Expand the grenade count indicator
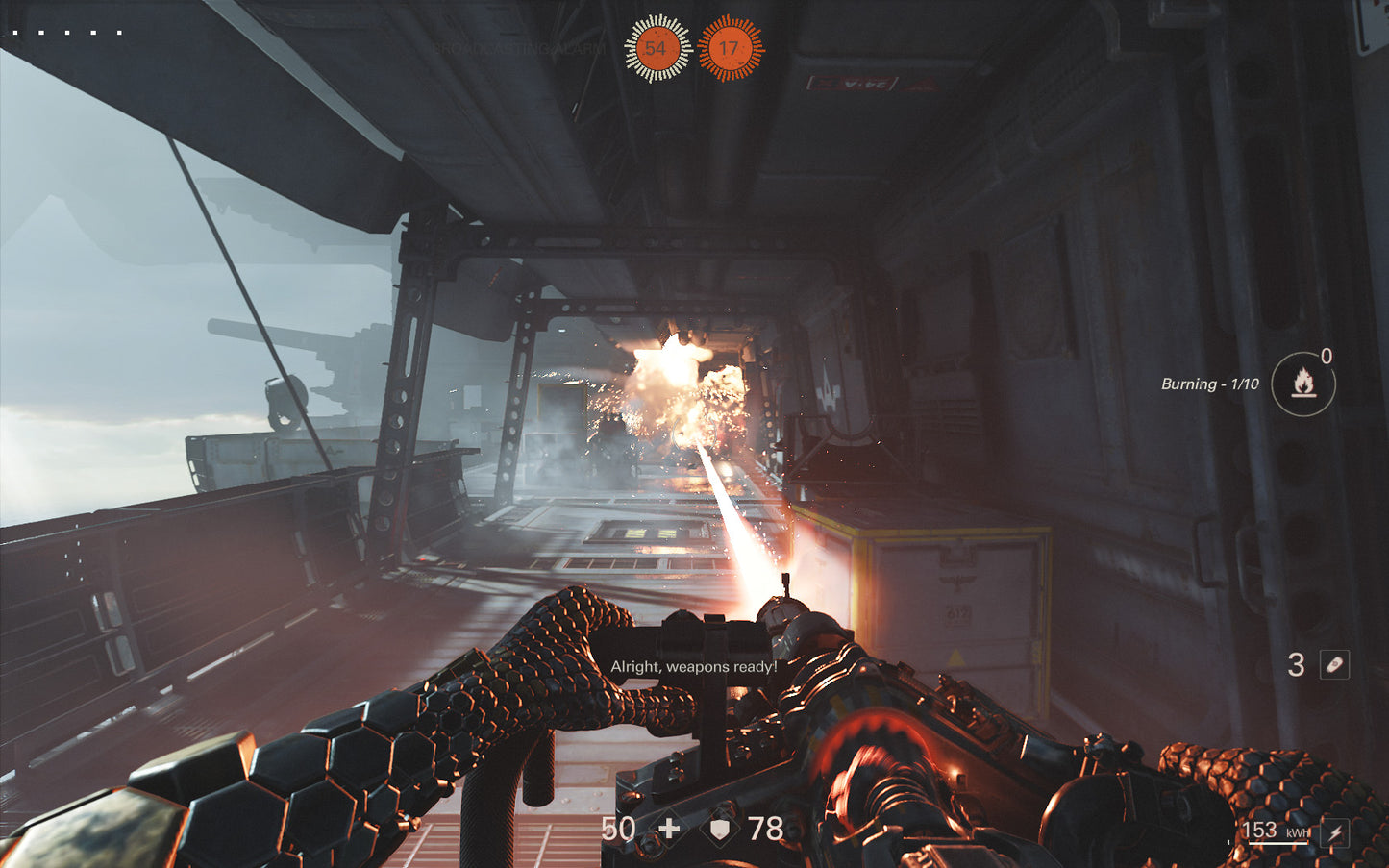Screen dimensions: 1389x868 pyautogui.click(x=1295, y=665)
